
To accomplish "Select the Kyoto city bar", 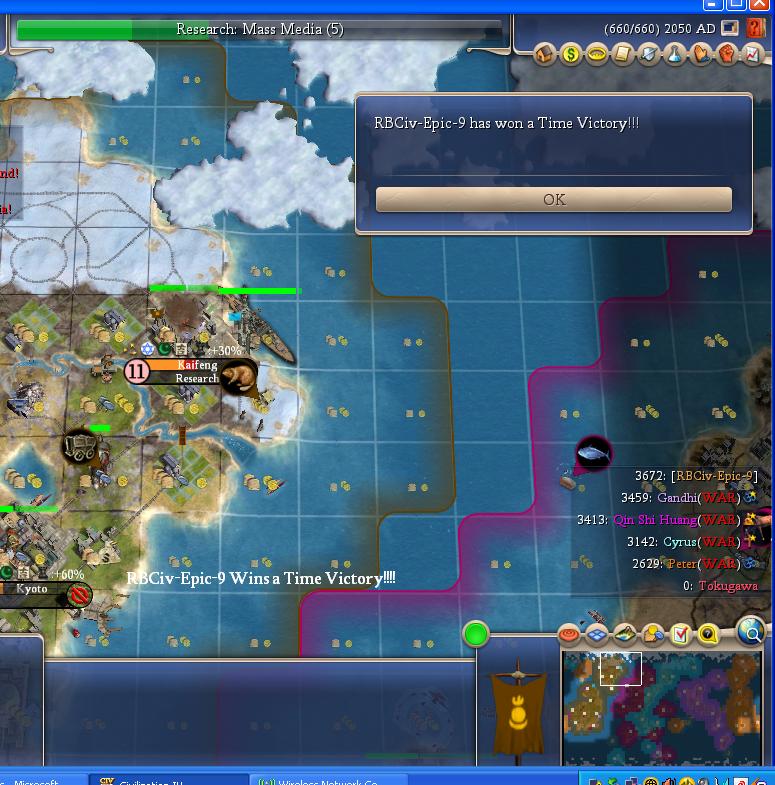I will pyautogui.click(x=35, y=590).
